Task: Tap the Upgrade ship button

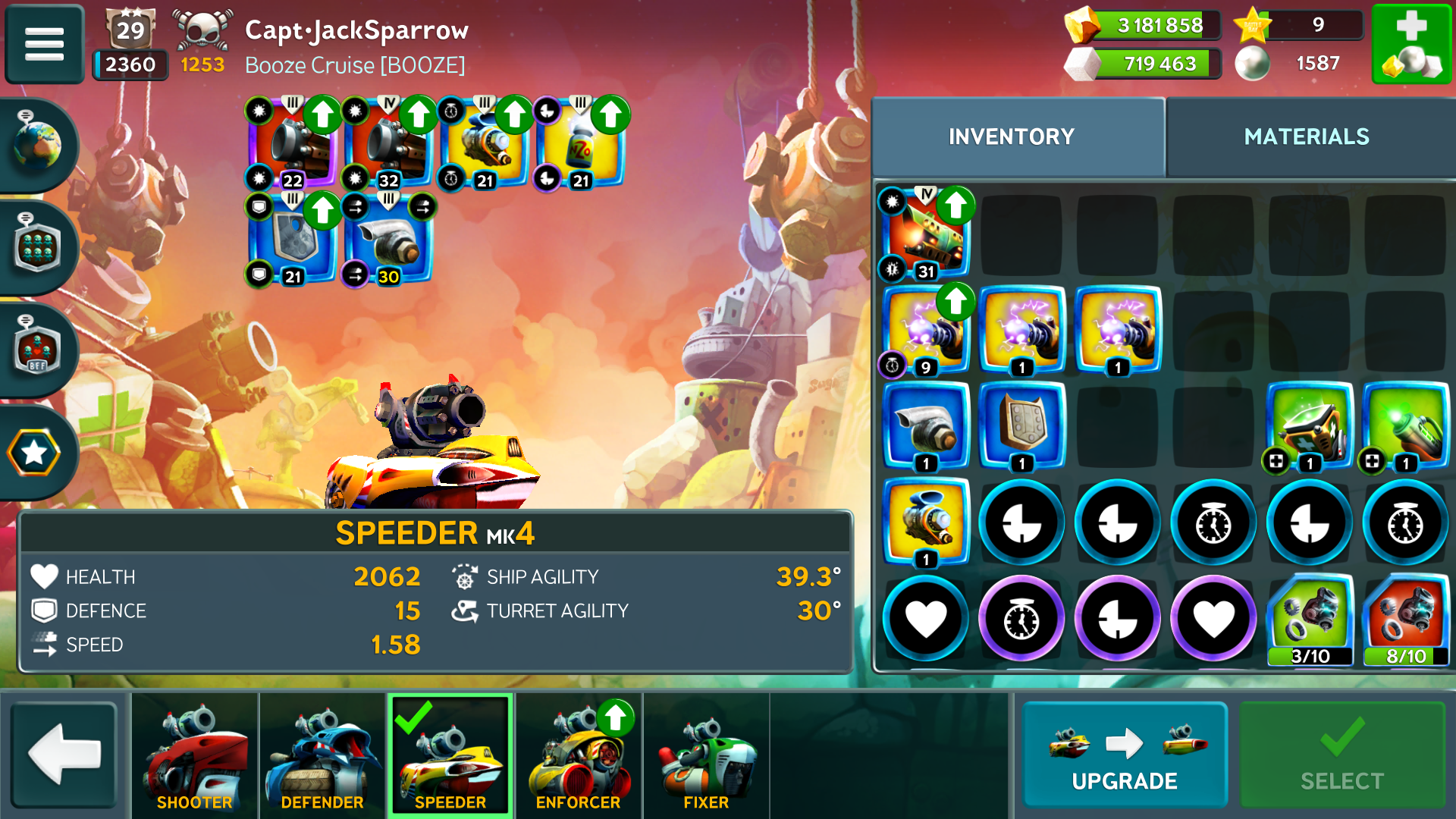Action: point(1125,755)
